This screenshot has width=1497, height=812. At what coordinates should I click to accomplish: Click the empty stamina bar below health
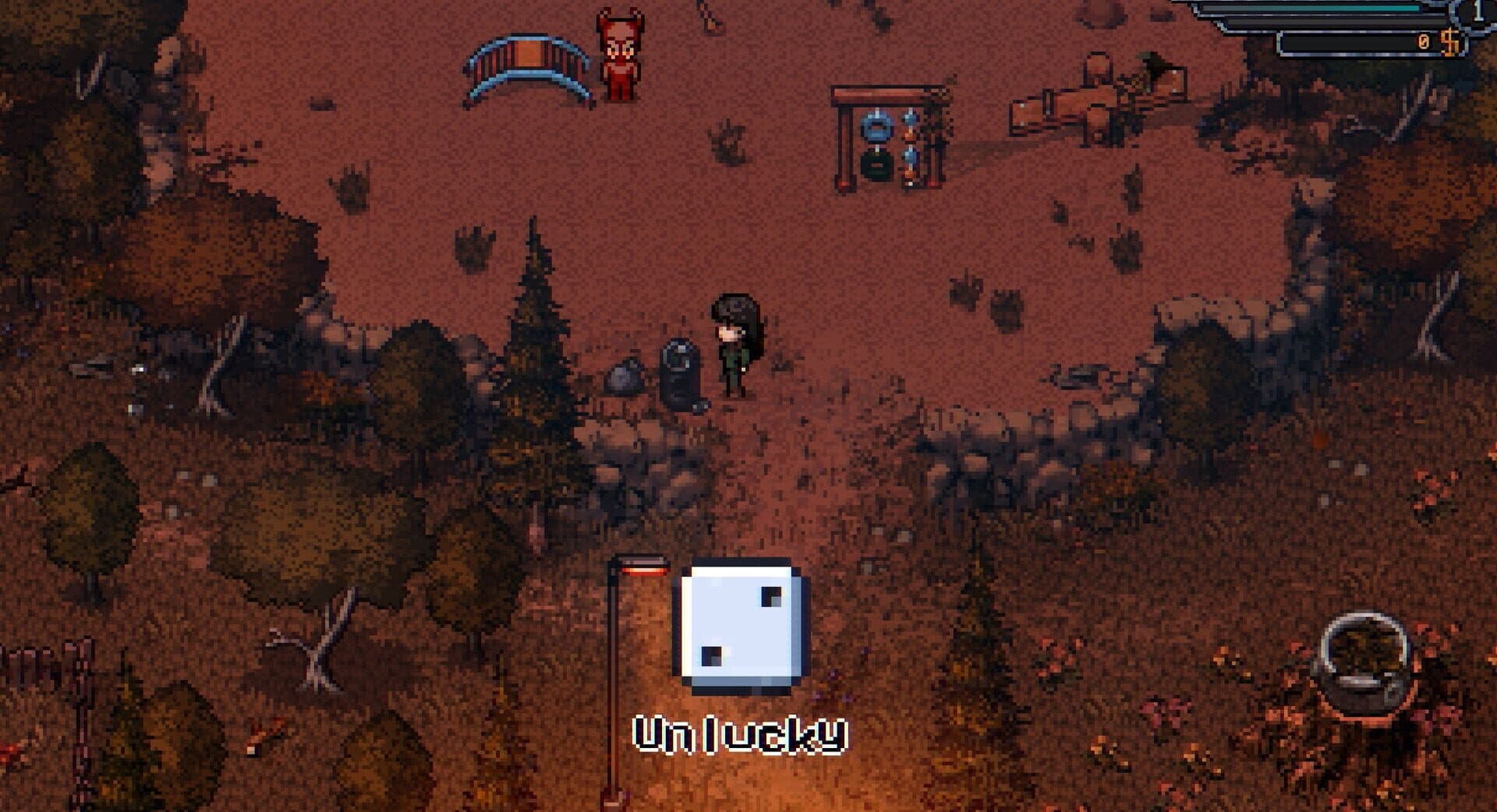pos(1325,21)
